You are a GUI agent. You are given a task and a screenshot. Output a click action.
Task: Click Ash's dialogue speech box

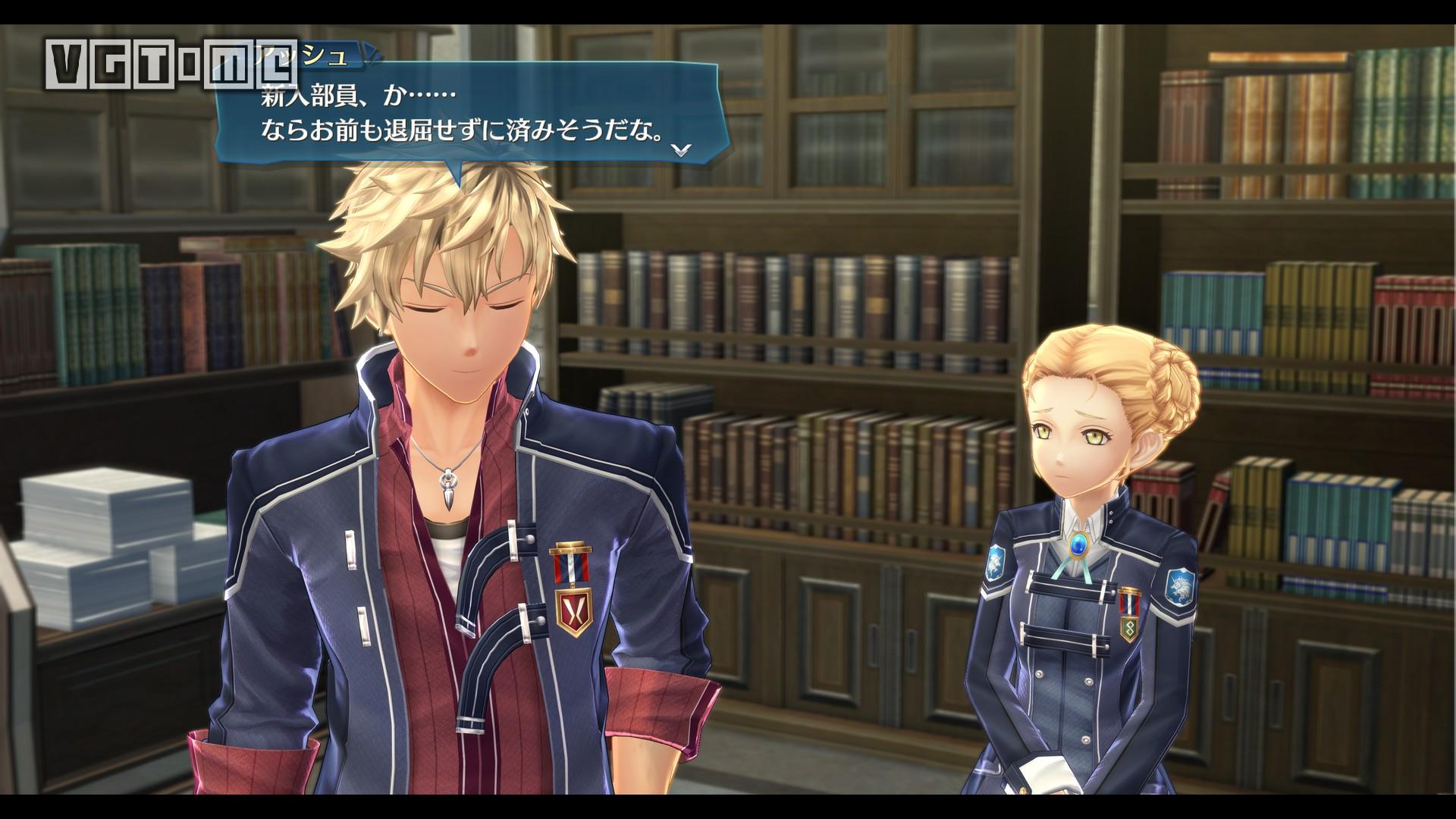(470, 114)
